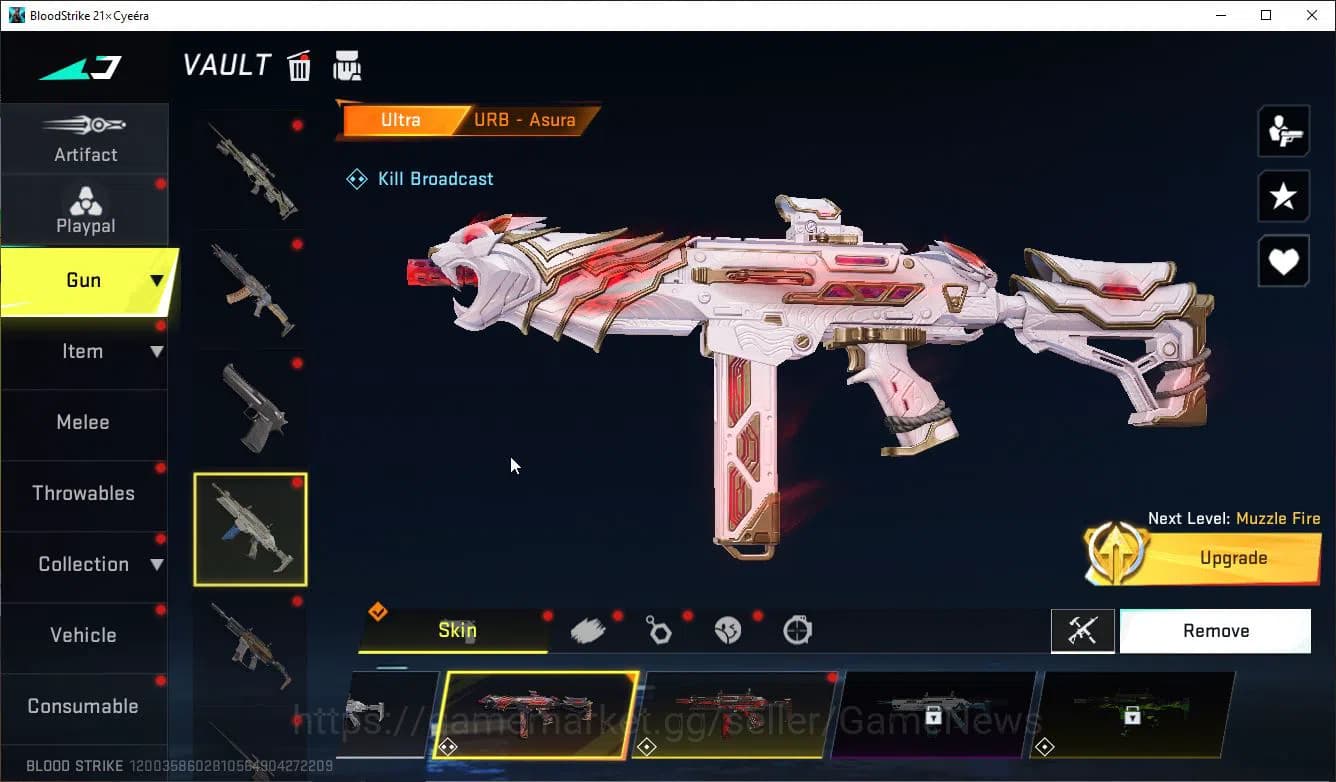Open the scope reticle category icon
This screenshot has height=782, width=1336.
797,629
